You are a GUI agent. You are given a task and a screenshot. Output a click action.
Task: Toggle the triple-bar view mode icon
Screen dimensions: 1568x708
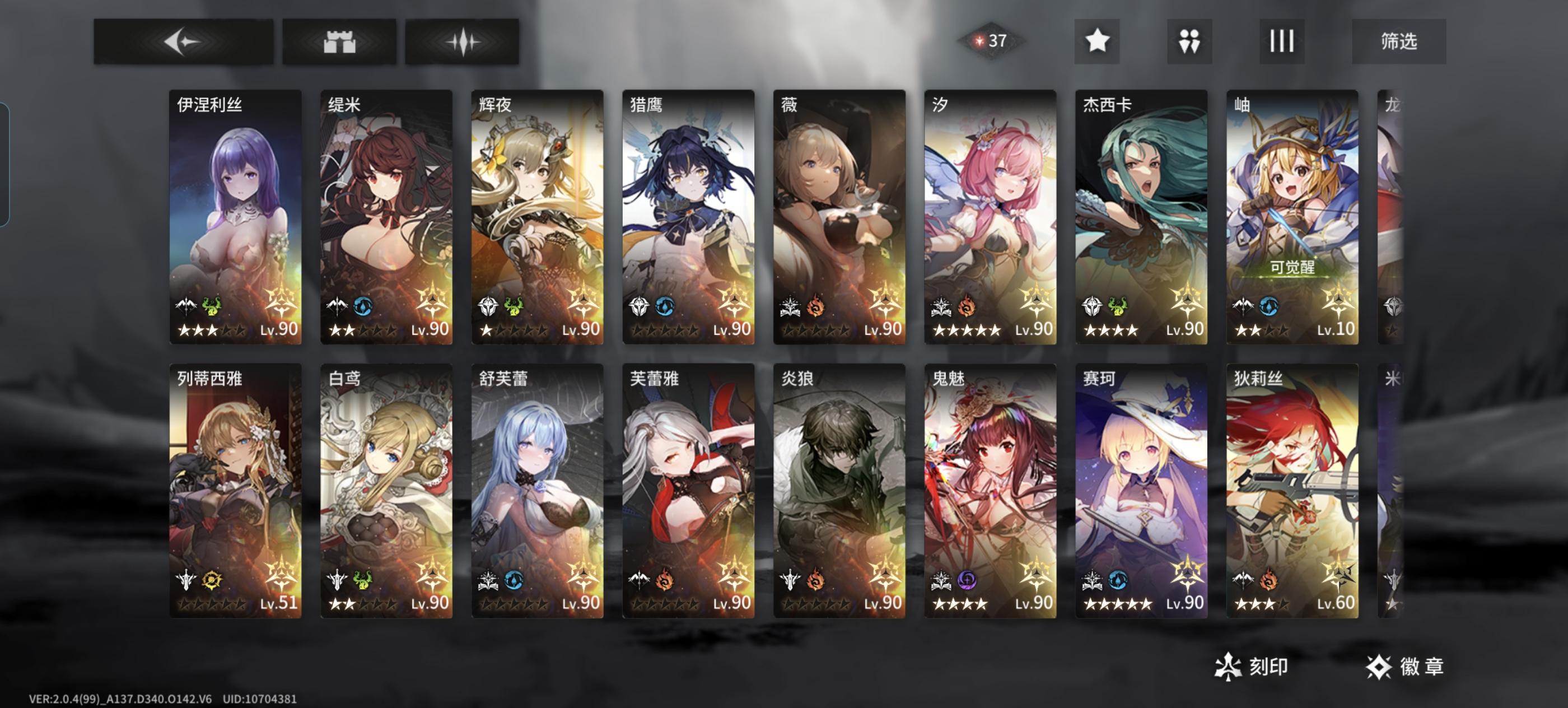coord(1282,41)
